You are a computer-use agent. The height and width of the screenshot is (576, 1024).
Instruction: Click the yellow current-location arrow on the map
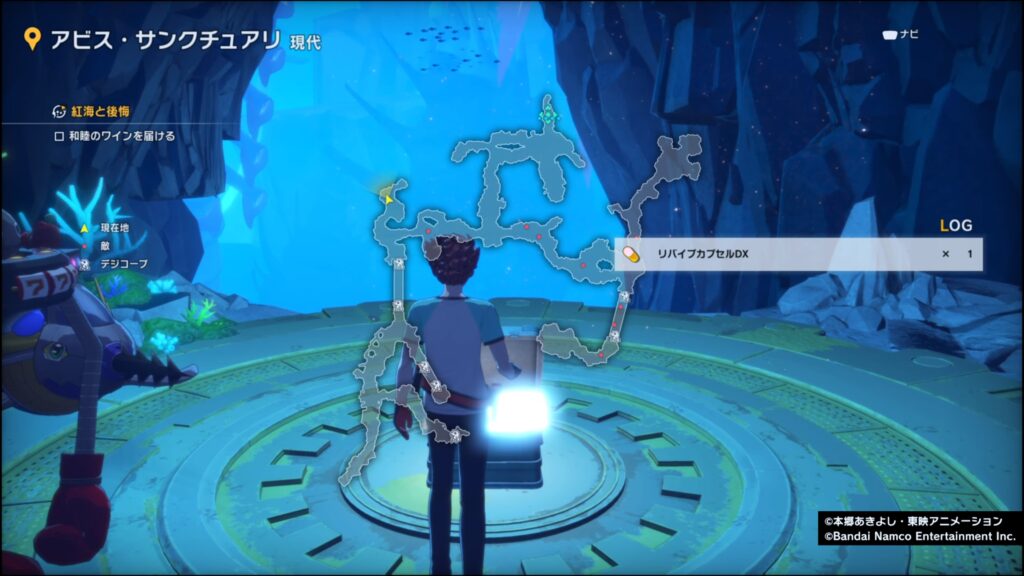point(387,198)
